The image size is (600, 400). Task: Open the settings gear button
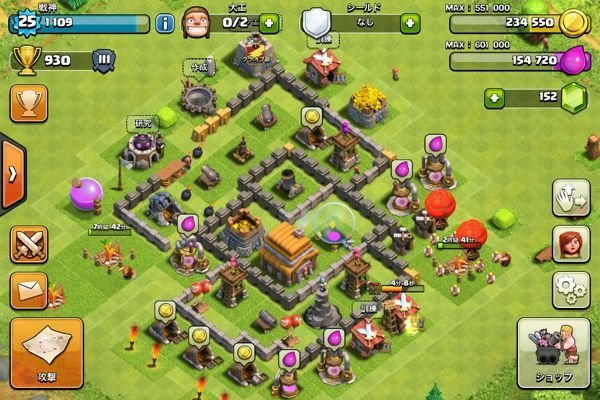click(x=570, y=289)
